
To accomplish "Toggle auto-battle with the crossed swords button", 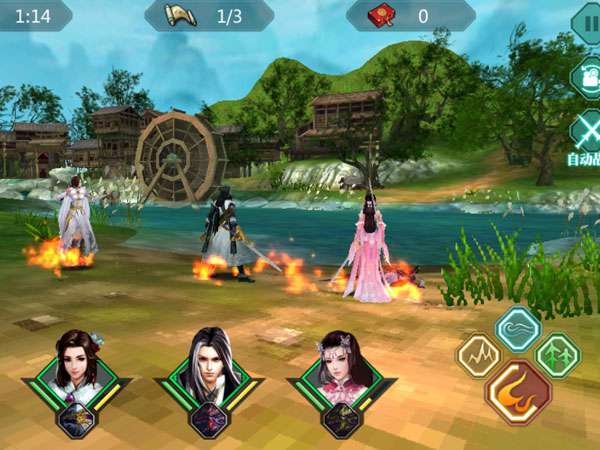I will [586, 130].
